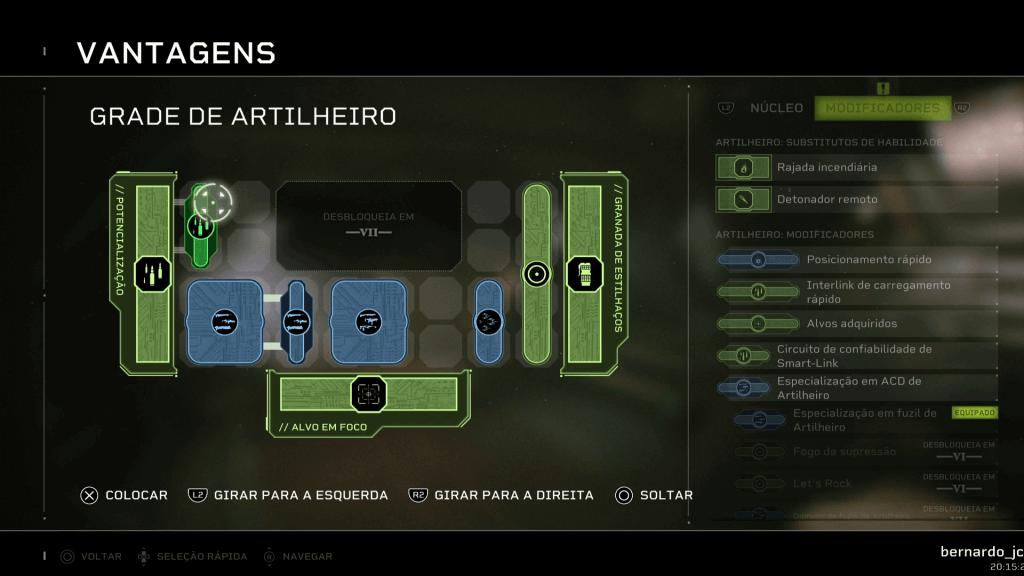The height and width of the screenshot is (576, 1024).
Task: Choose the Alvo em foco core block
Action: [368, 394]
